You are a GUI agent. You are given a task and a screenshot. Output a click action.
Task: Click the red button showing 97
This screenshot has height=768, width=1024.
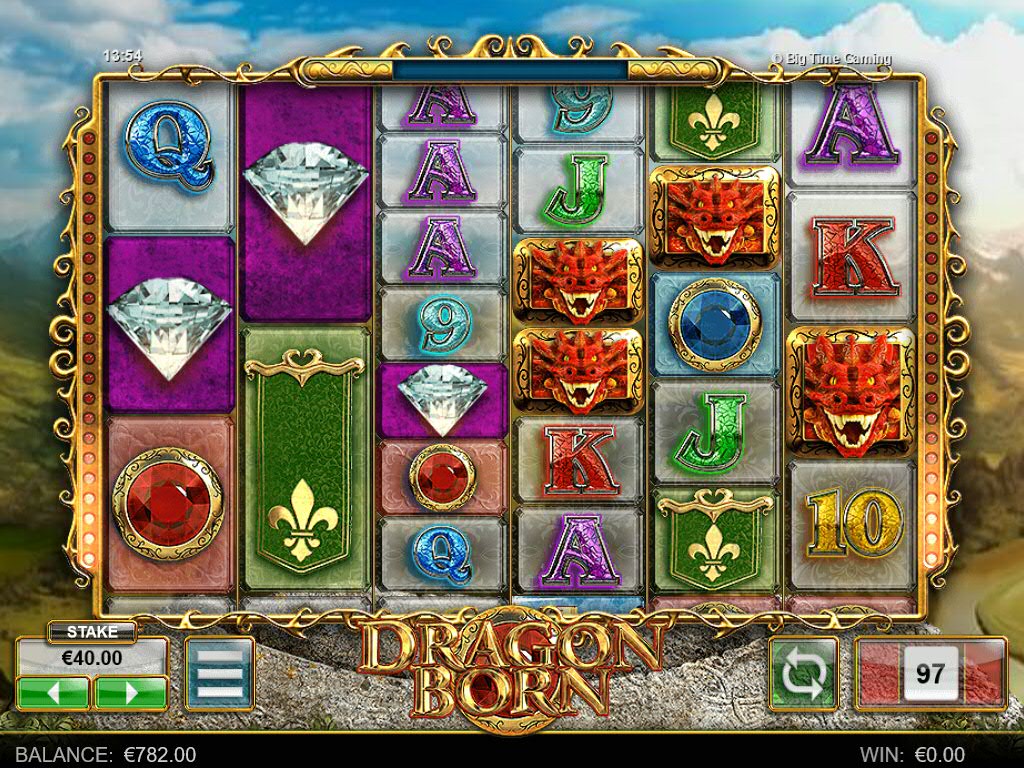point(930,674)
